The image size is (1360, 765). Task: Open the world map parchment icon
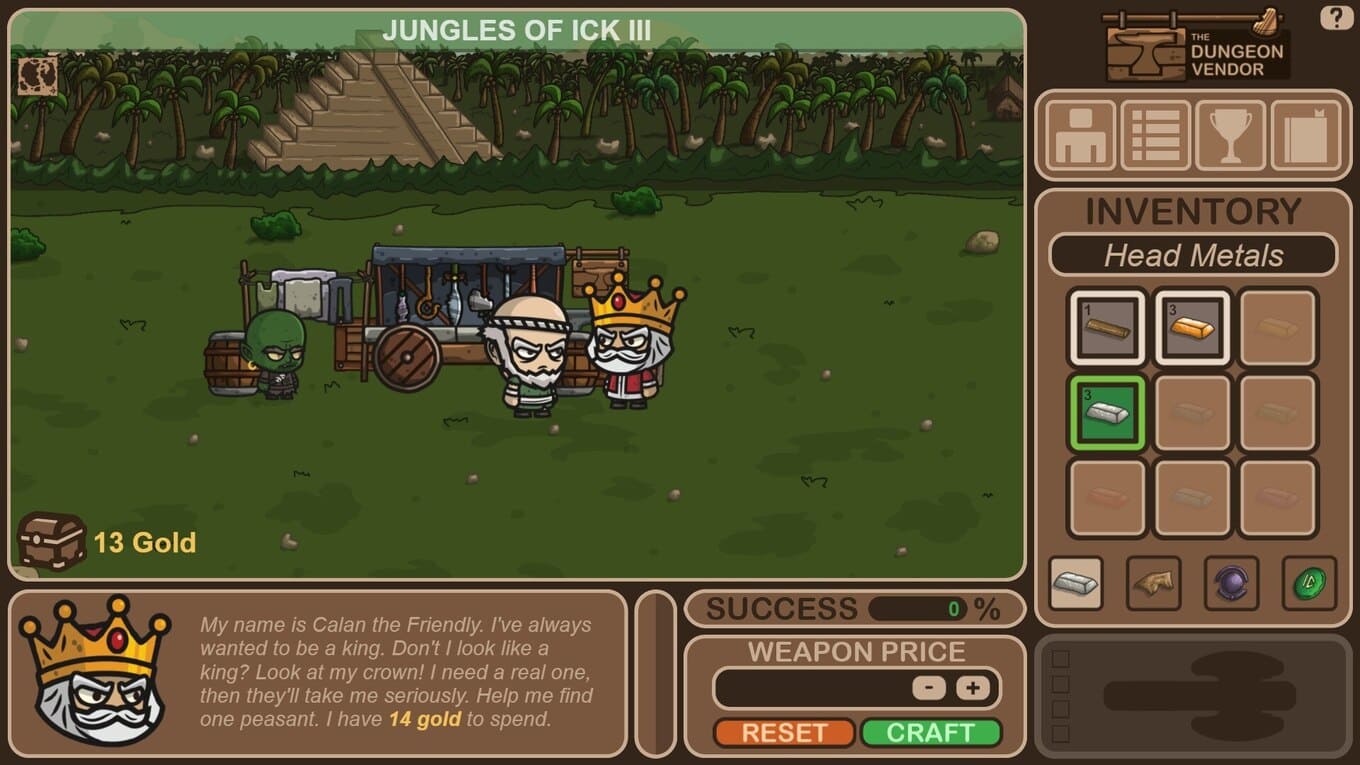point(37,76)
